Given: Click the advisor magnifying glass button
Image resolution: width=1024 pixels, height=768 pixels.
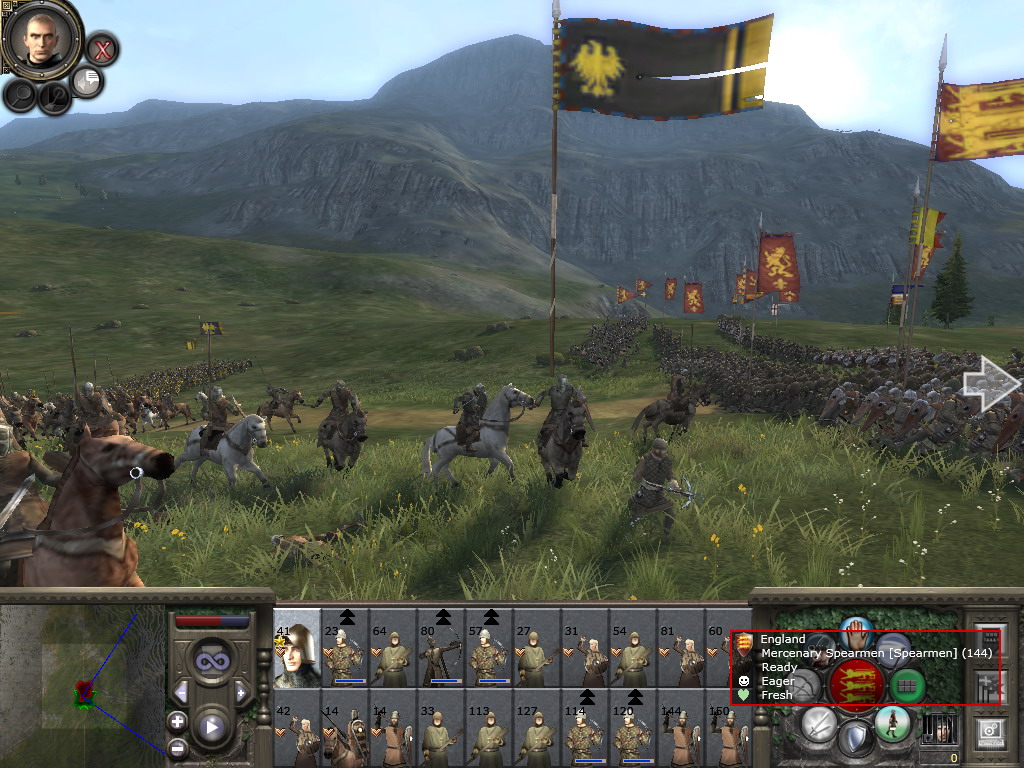Looking at the screenshot, I should (x=20, y=95).
